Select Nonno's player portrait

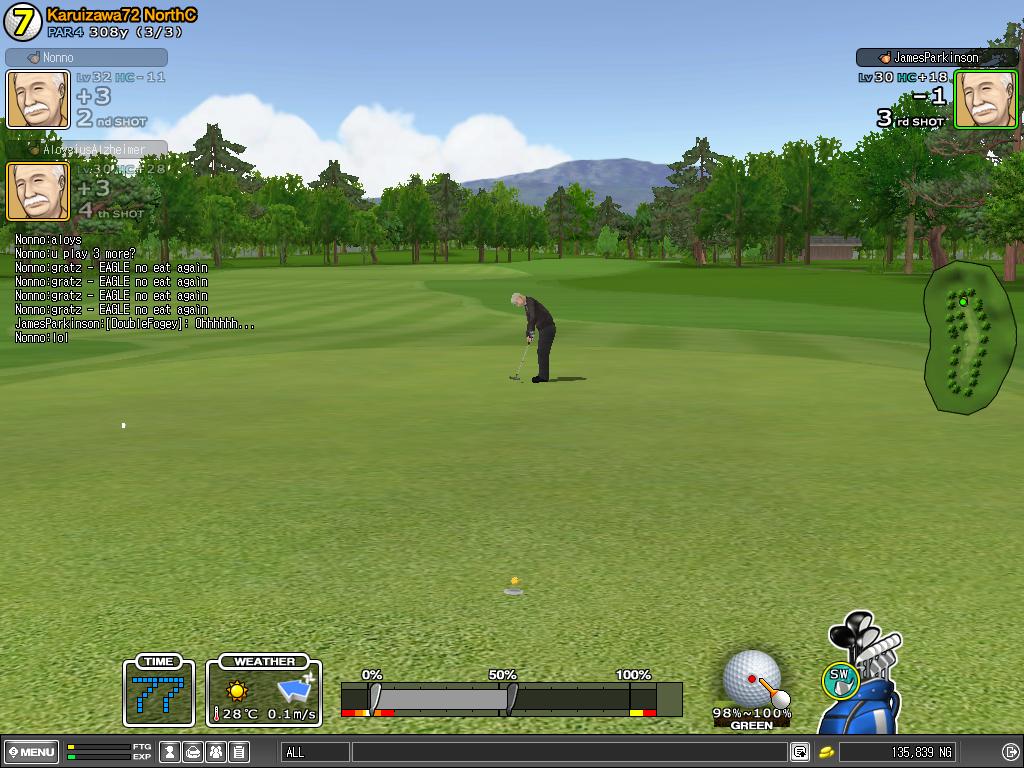coord(38,99)
